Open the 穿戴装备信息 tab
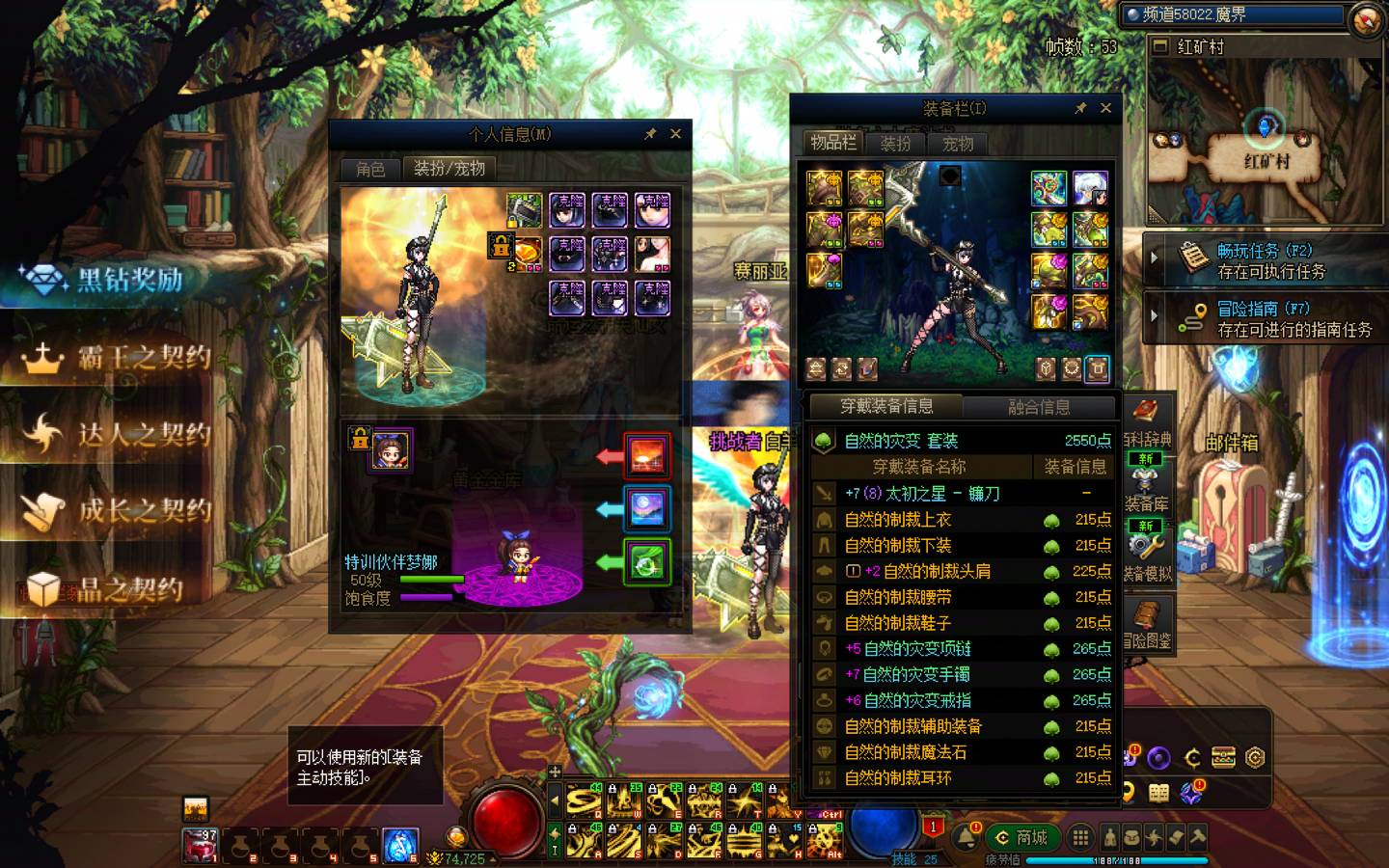1389x868 pixels. [886, 407]
